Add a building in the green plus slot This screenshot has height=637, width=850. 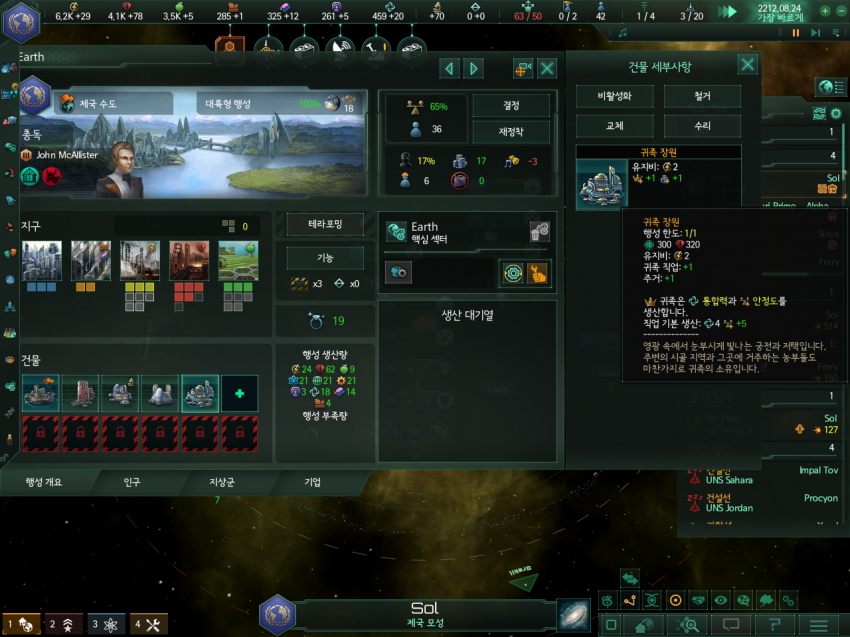239,393
